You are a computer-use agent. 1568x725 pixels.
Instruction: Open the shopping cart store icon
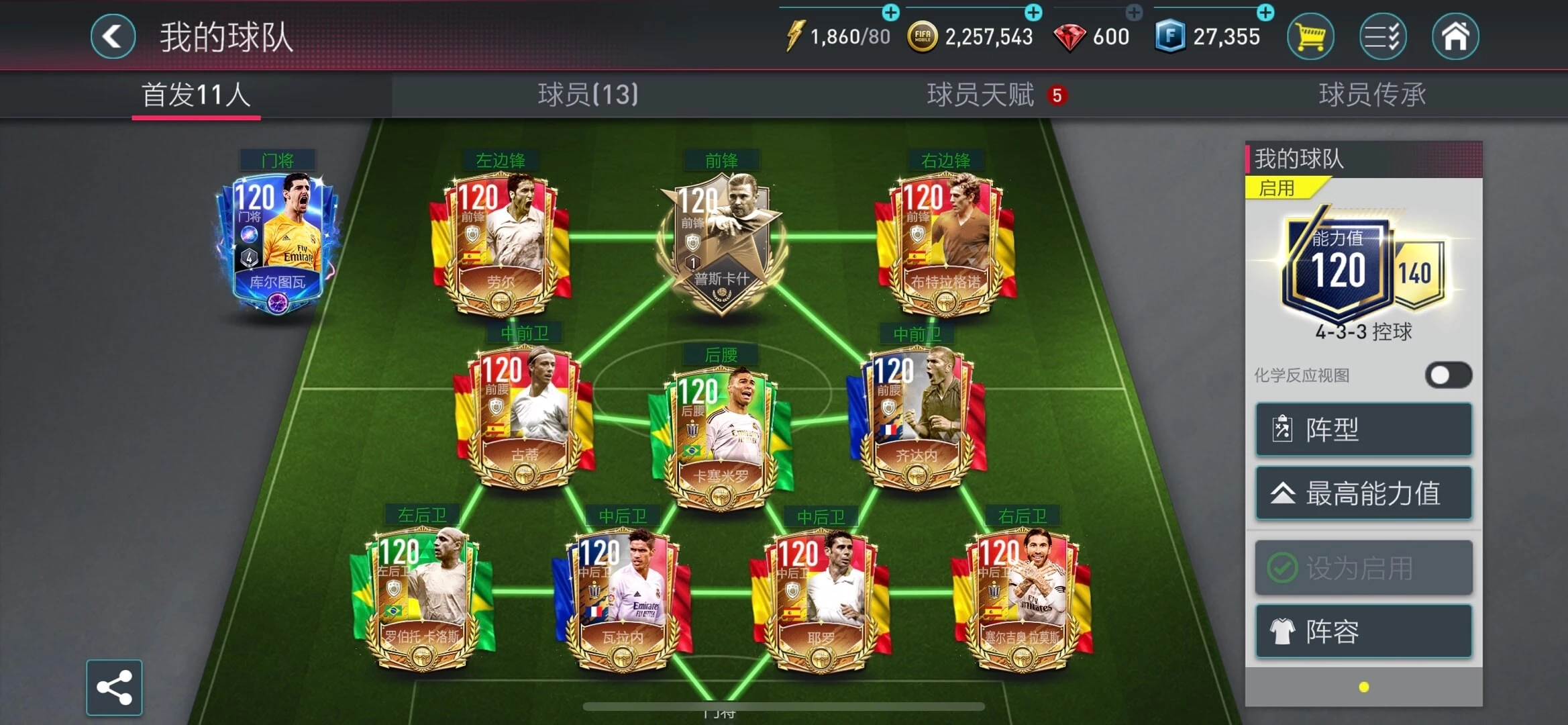click(x=1310, y=36)
